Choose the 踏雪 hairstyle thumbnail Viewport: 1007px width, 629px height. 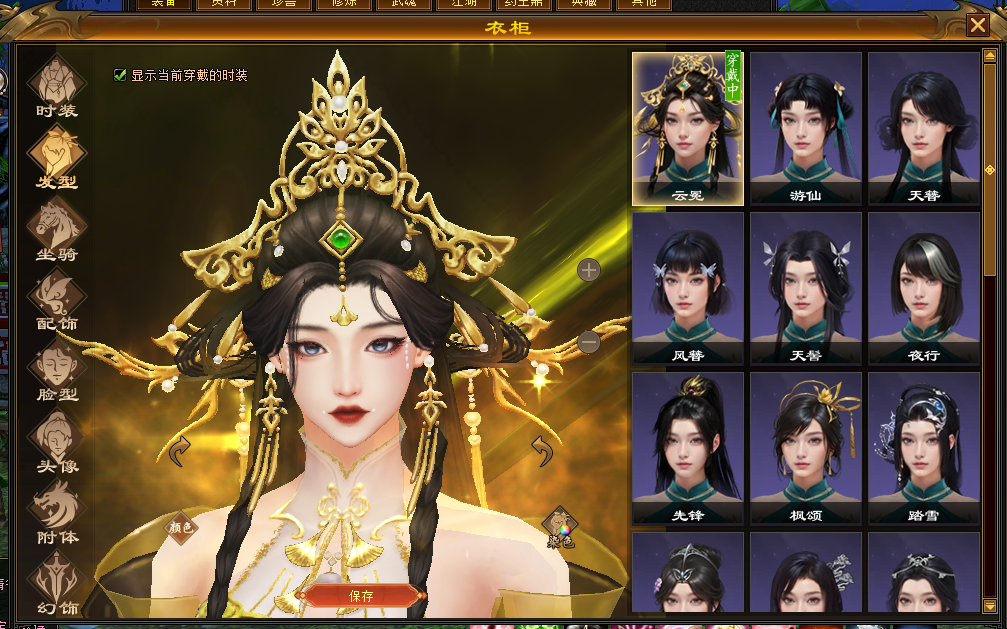[x=923, y=448]
